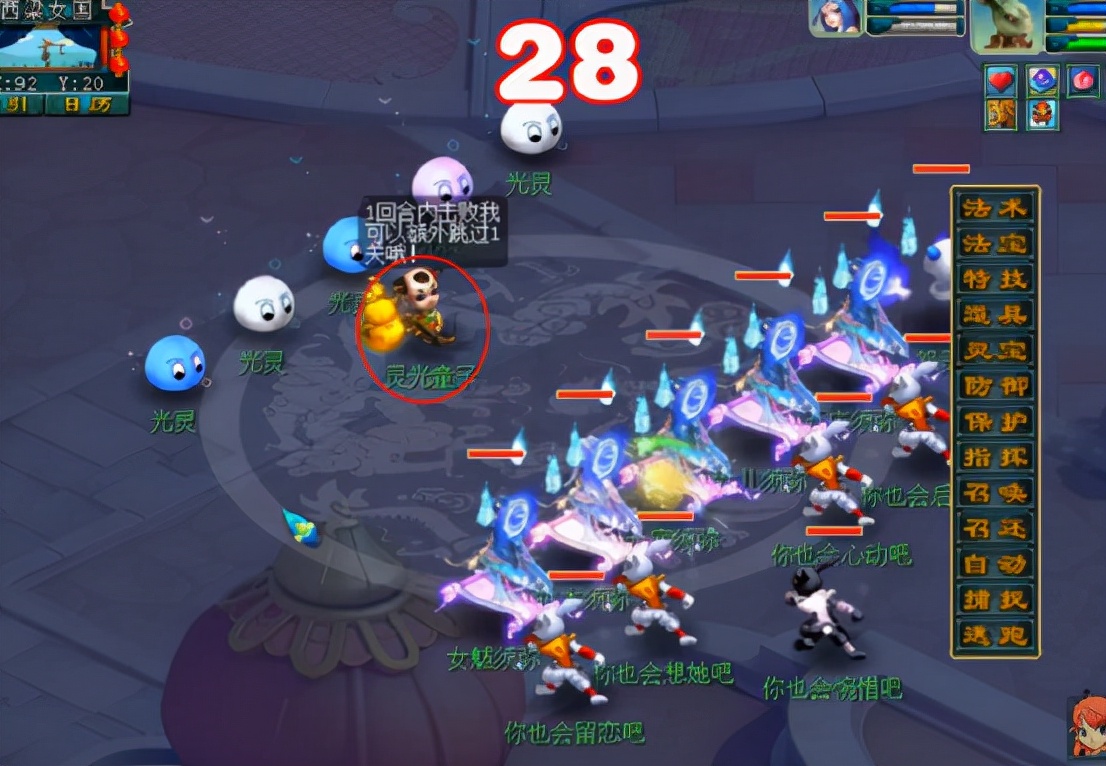Open the green pet portrait

(x=1005, y=24)
